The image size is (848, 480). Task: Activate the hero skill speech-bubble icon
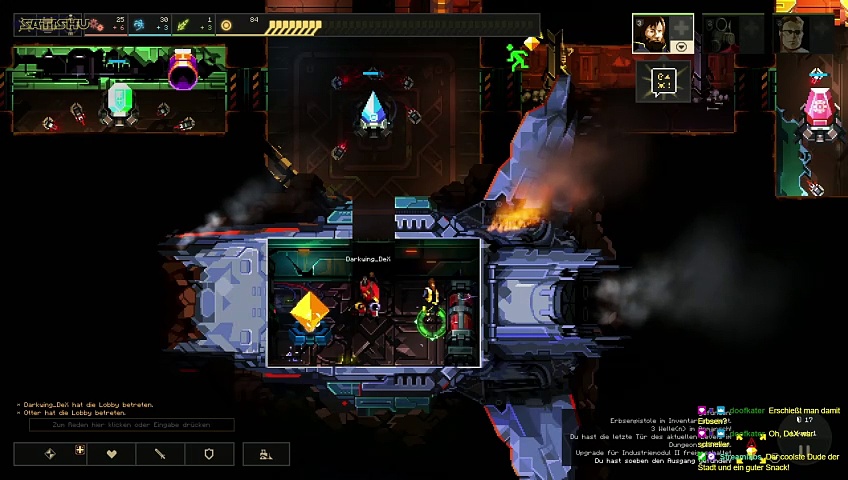click(664, 80)
